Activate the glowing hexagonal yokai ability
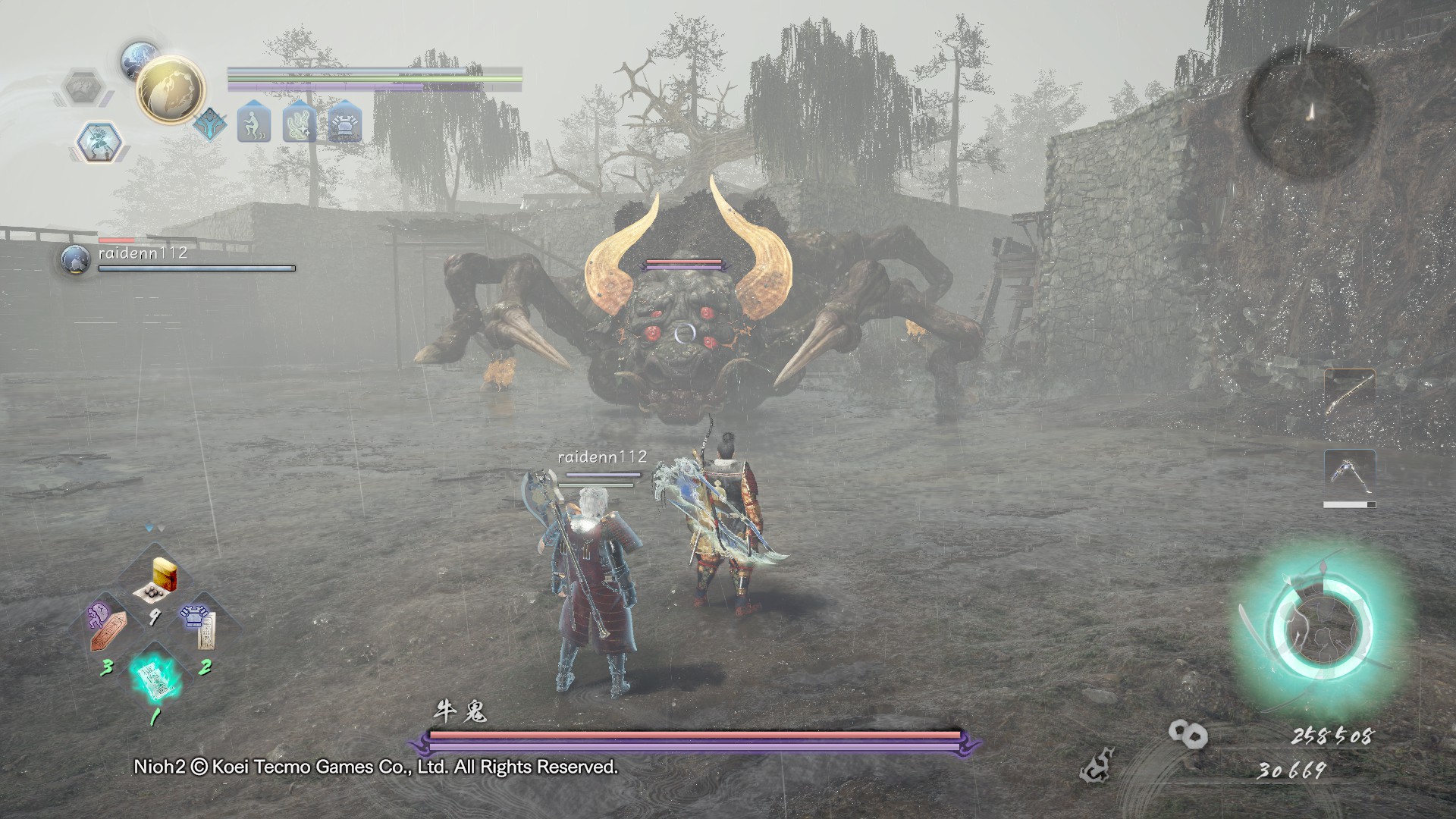 point(99,142)
